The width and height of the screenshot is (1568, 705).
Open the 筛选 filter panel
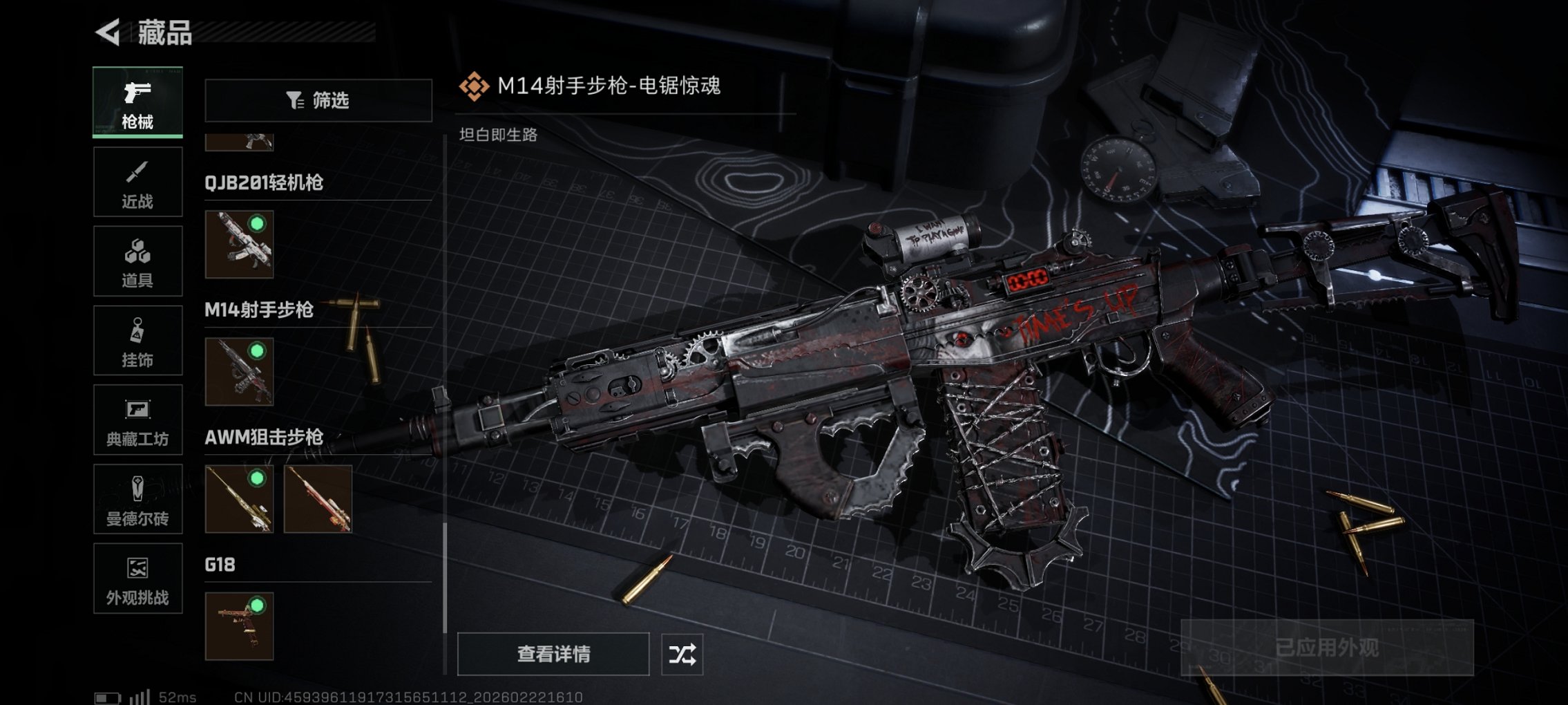(318, 101)
